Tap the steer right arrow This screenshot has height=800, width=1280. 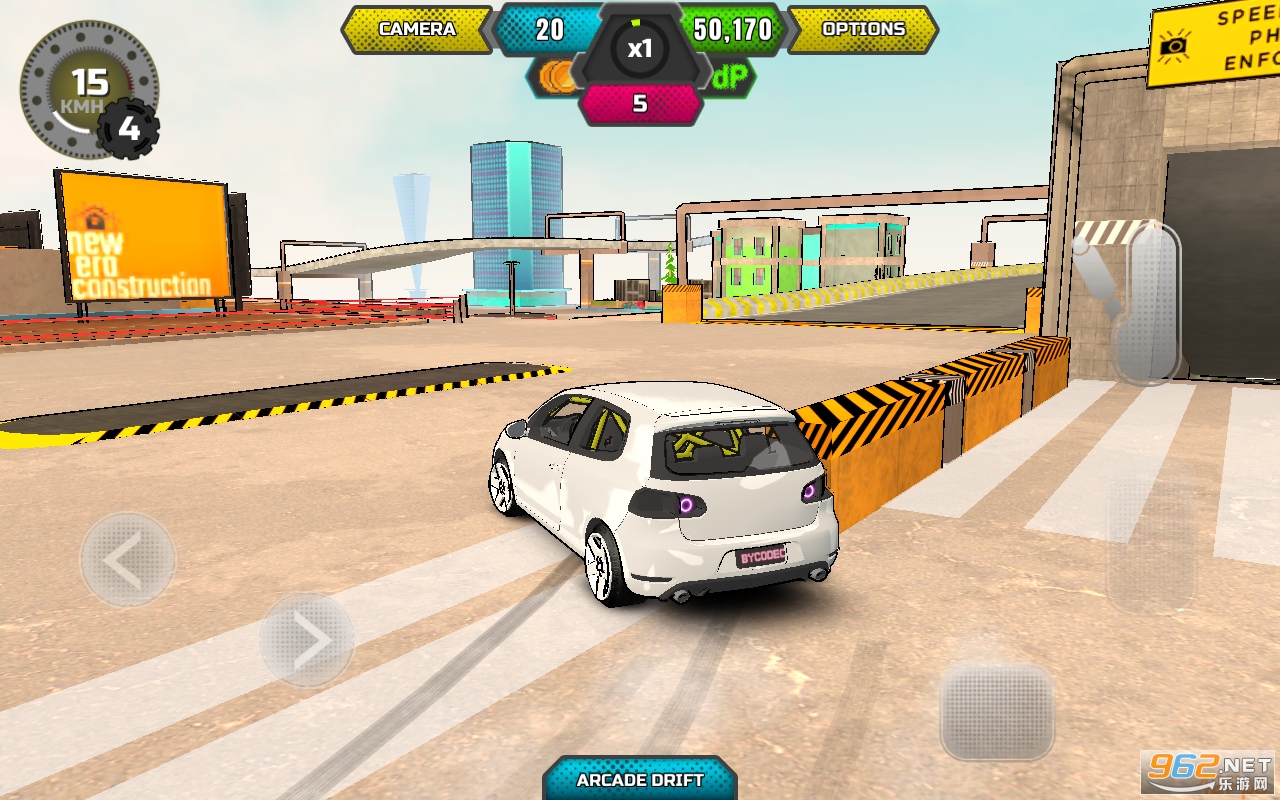[x=307, y=640]
